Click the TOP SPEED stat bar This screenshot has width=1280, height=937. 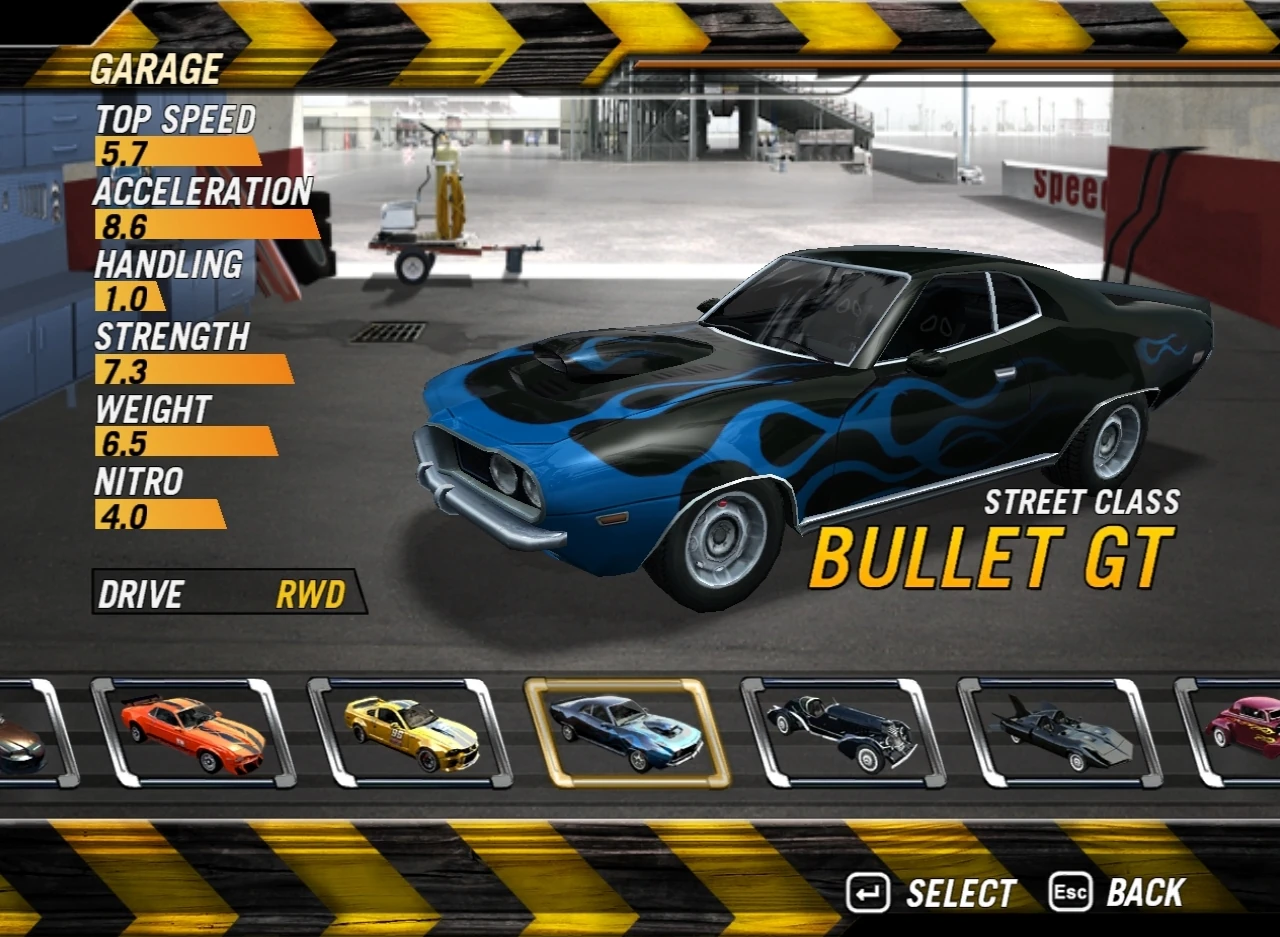click(x=170, y=152)
